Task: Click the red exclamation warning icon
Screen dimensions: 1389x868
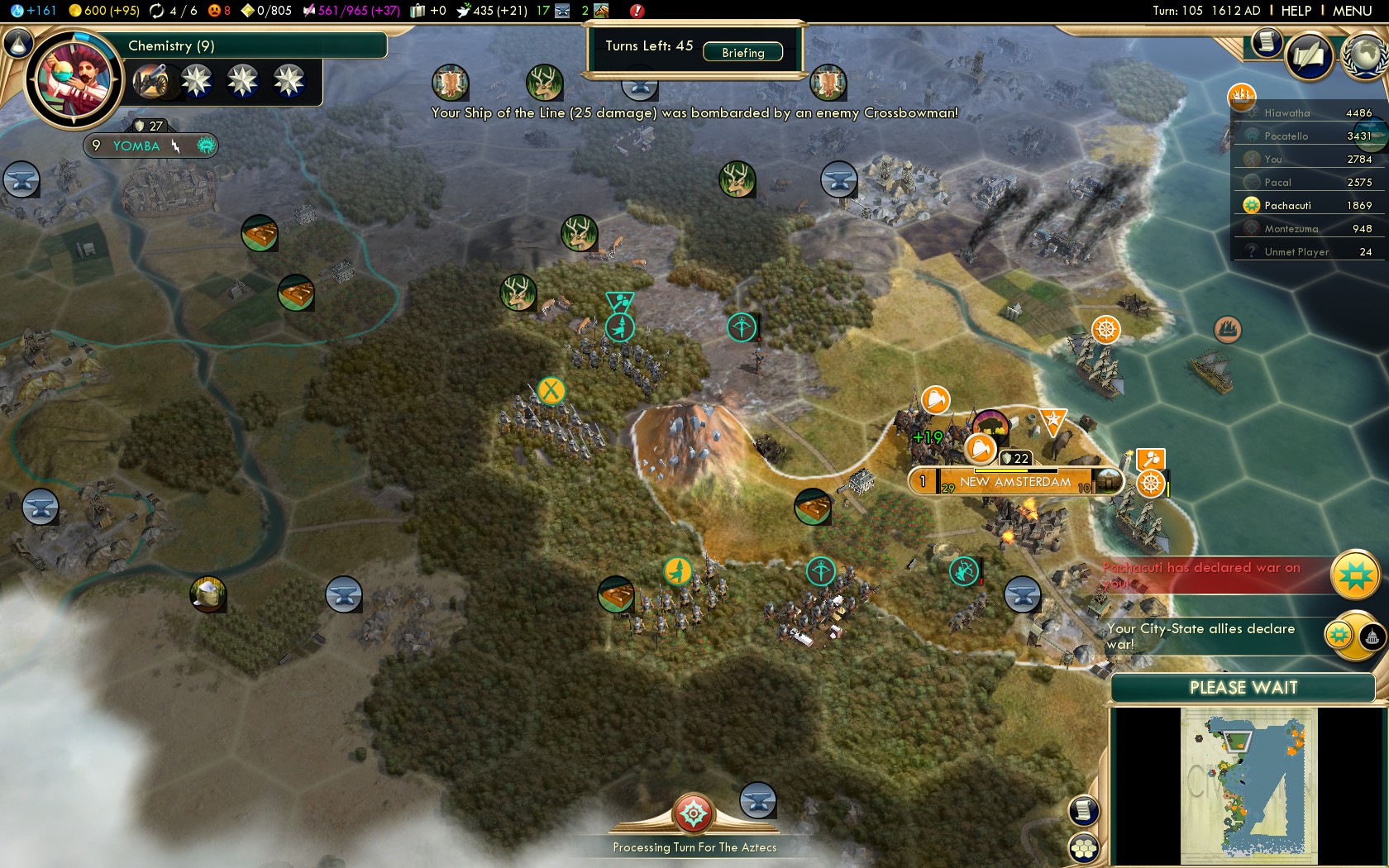Action: click(637, 11)
